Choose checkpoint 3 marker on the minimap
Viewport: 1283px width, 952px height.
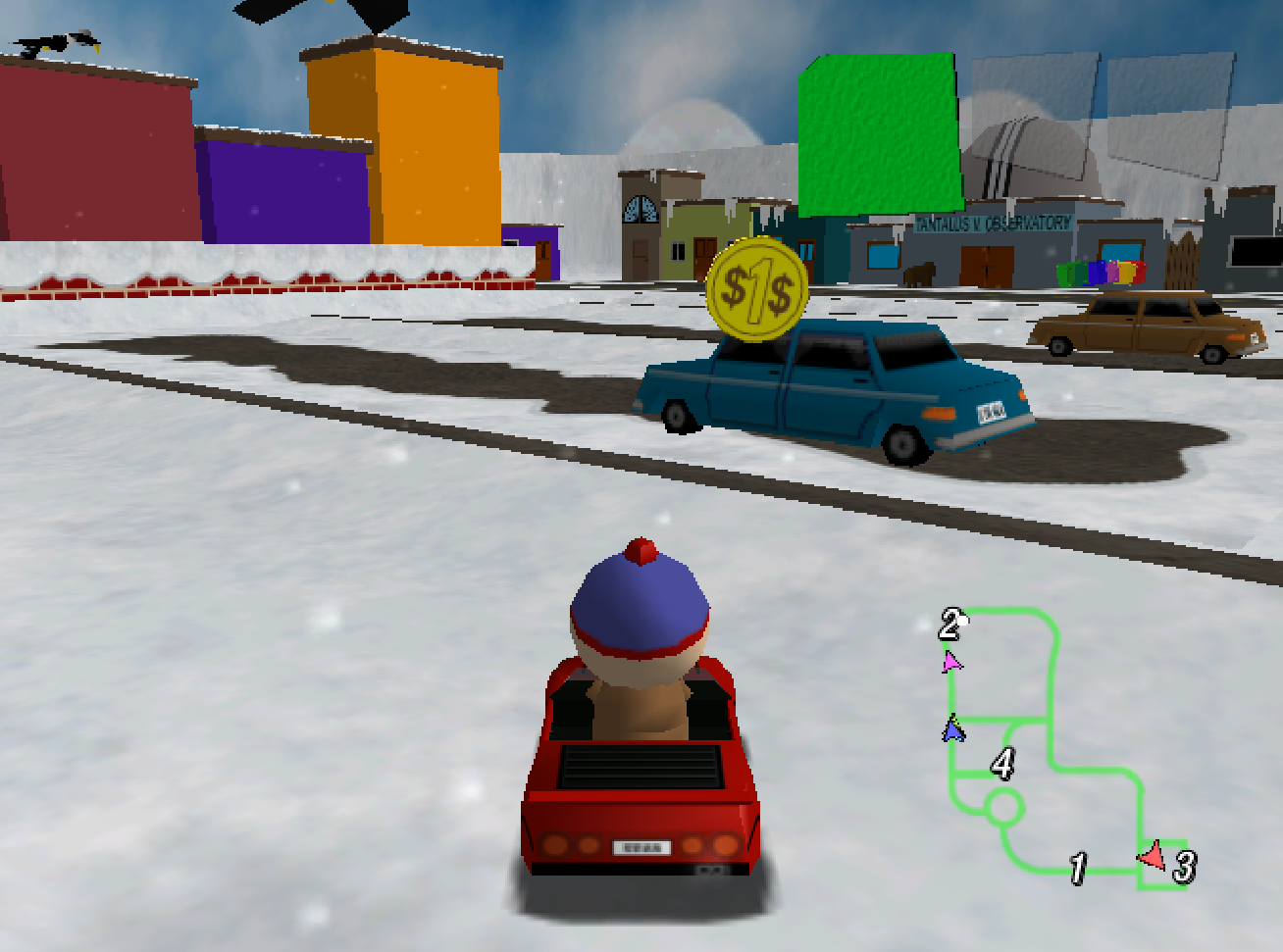point(1185,867)
